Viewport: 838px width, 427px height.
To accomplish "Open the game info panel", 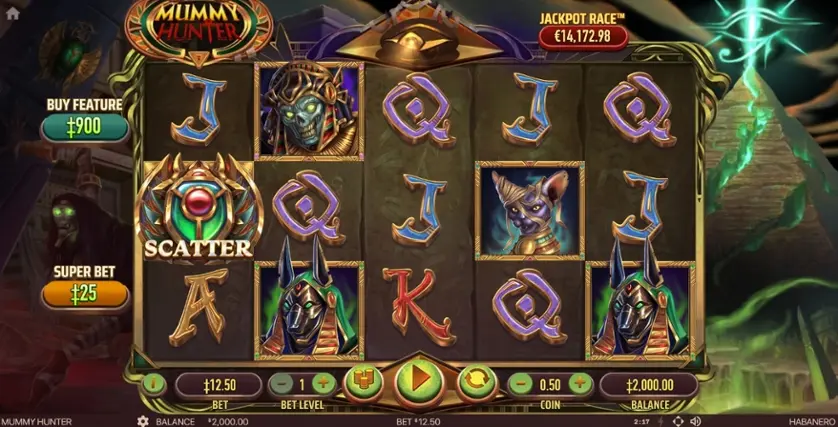I will pyautogui.click(x=153, y=383).
